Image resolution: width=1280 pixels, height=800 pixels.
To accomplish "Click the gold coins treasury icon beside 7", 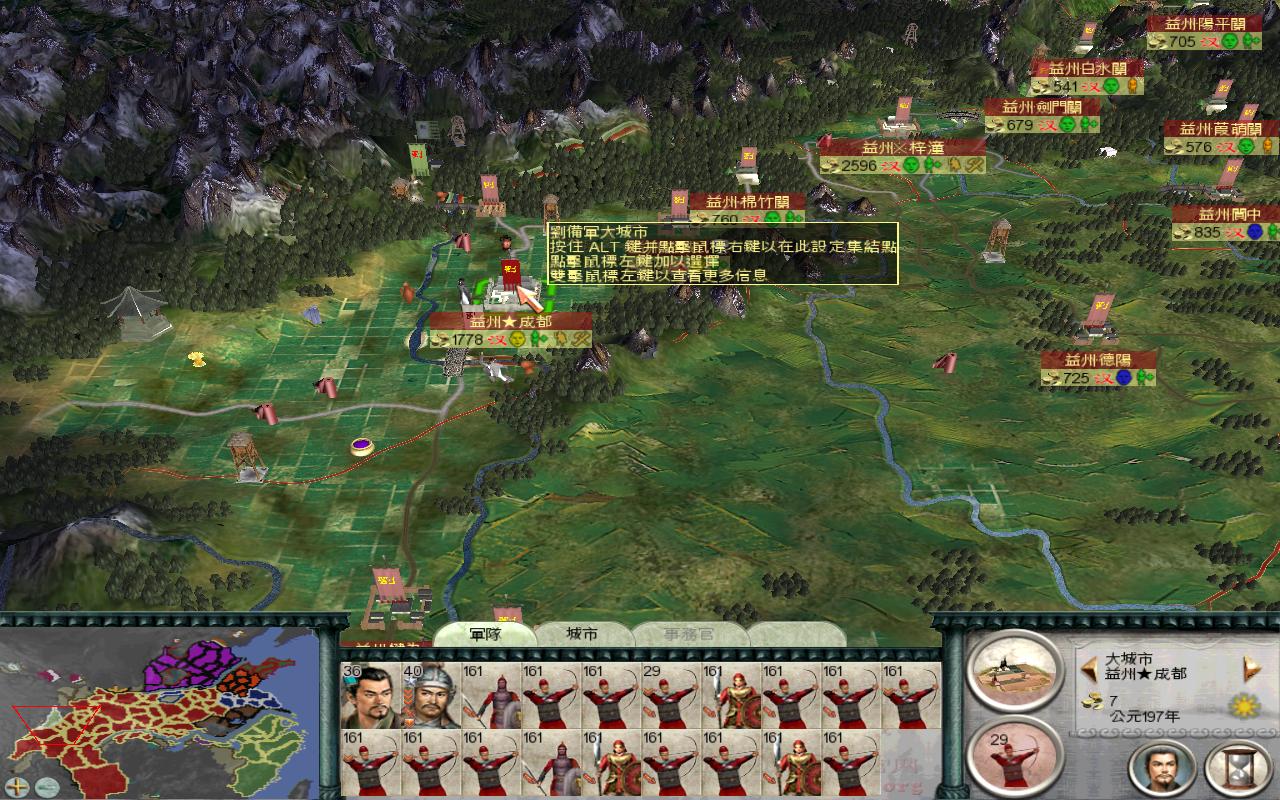I will 1092,703.
